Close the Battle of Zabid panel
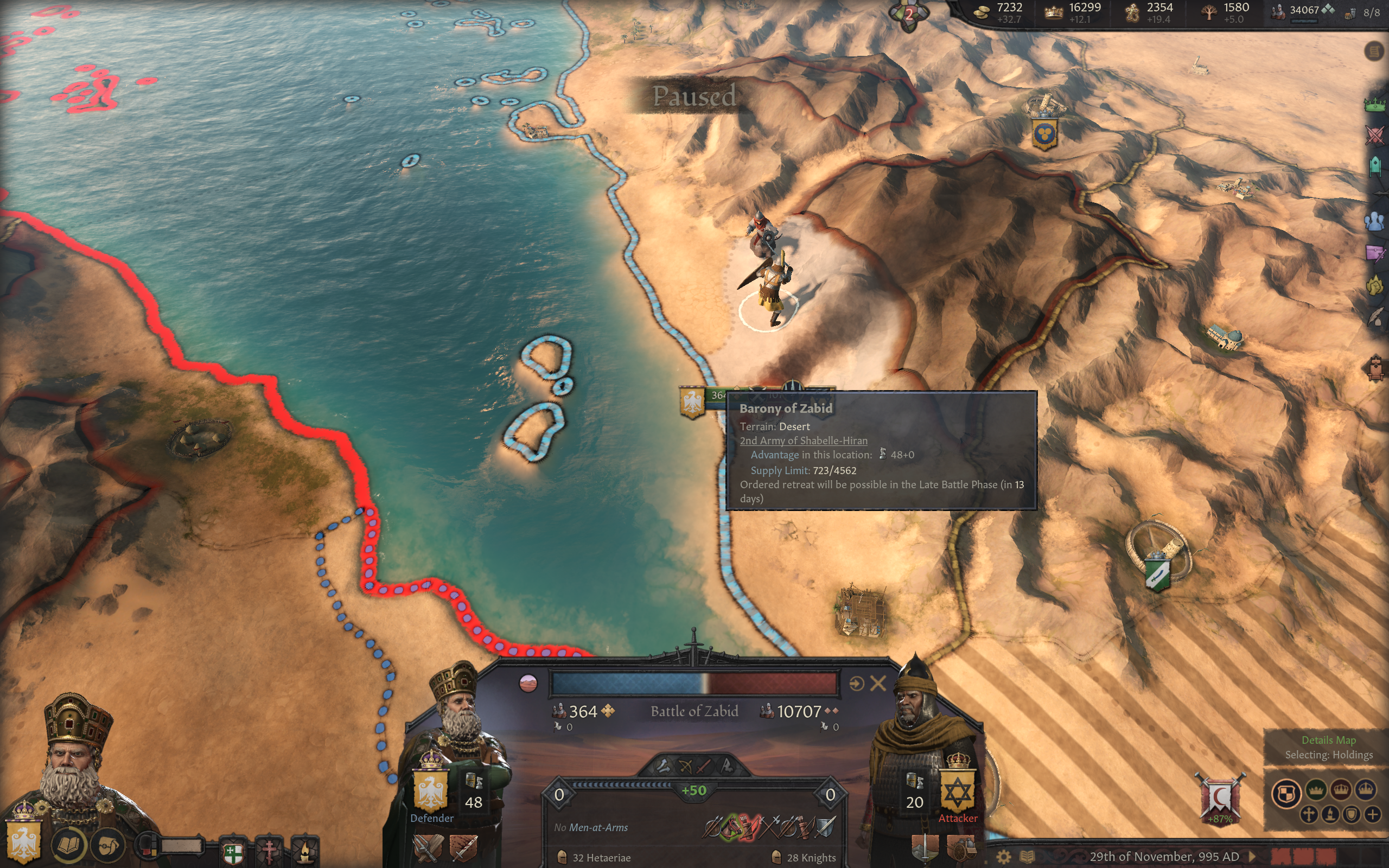This screenshot has width=1389, height=868. (x=877, y=683)
